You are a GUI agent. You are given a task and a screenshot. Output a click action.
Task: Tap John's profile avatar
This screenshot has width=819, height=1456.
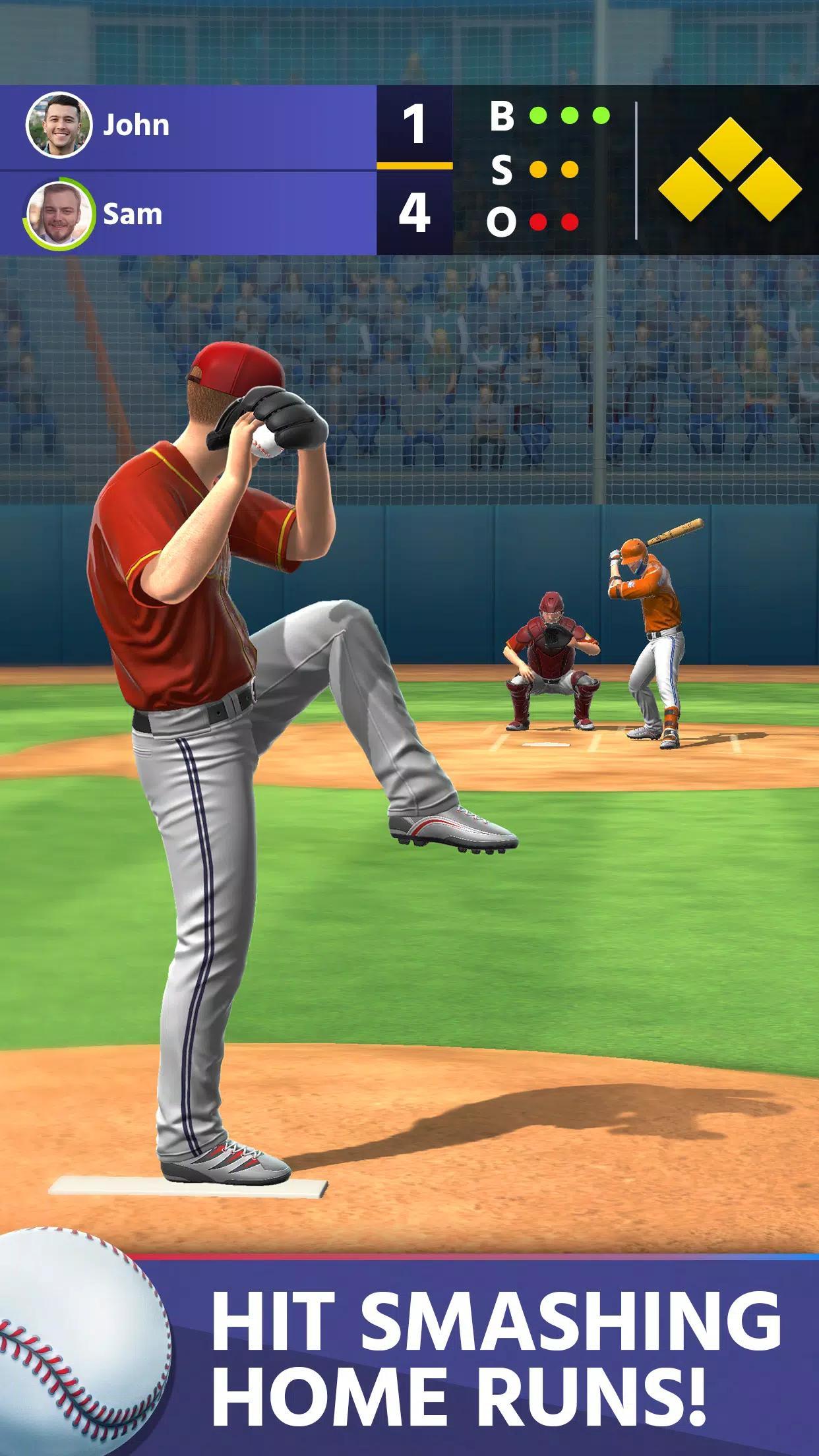coord(57,125)
